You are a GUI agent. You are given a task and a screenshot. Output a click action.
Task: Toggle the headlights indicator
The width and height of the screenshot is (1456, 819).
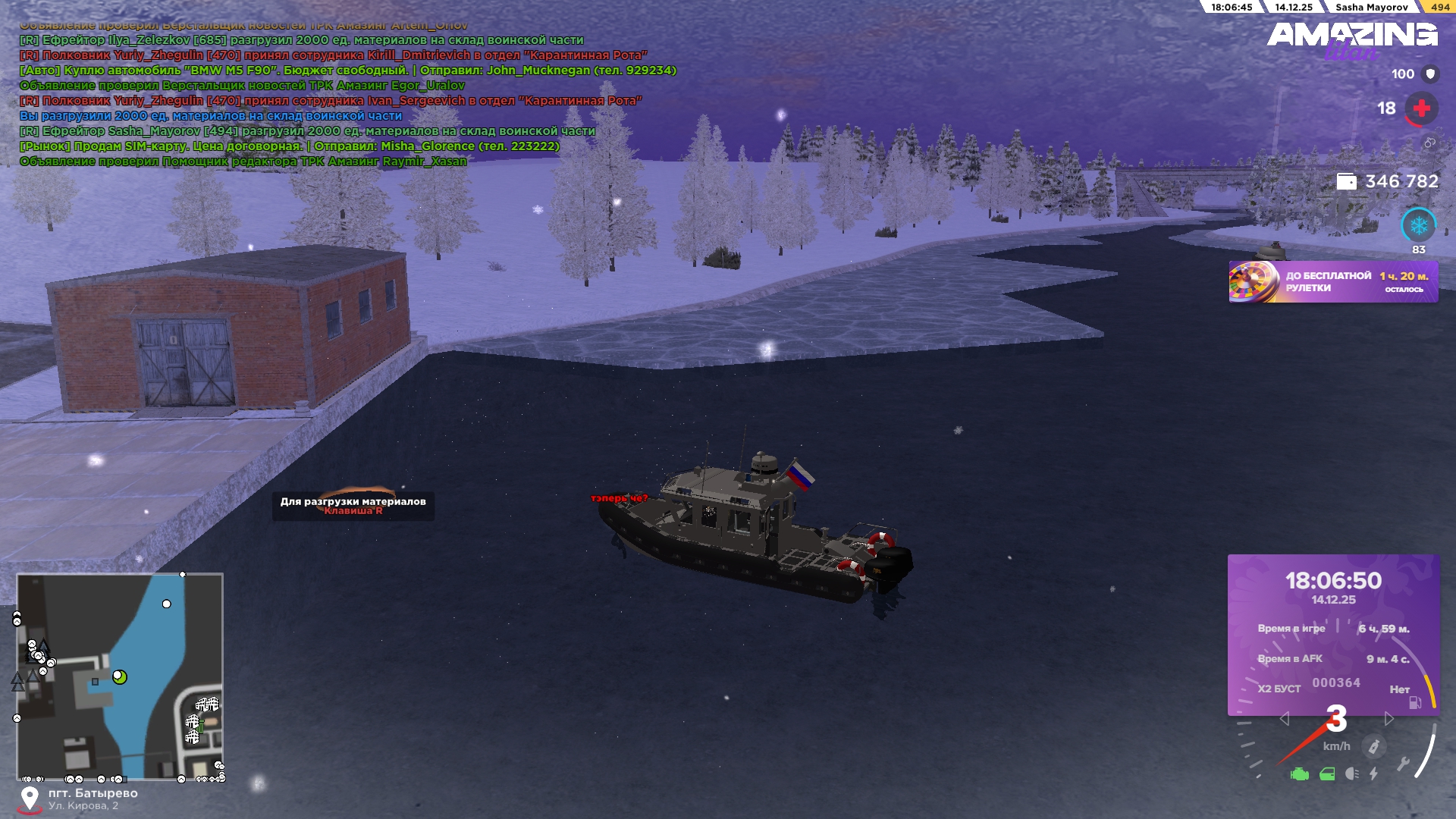(1351, 774)
